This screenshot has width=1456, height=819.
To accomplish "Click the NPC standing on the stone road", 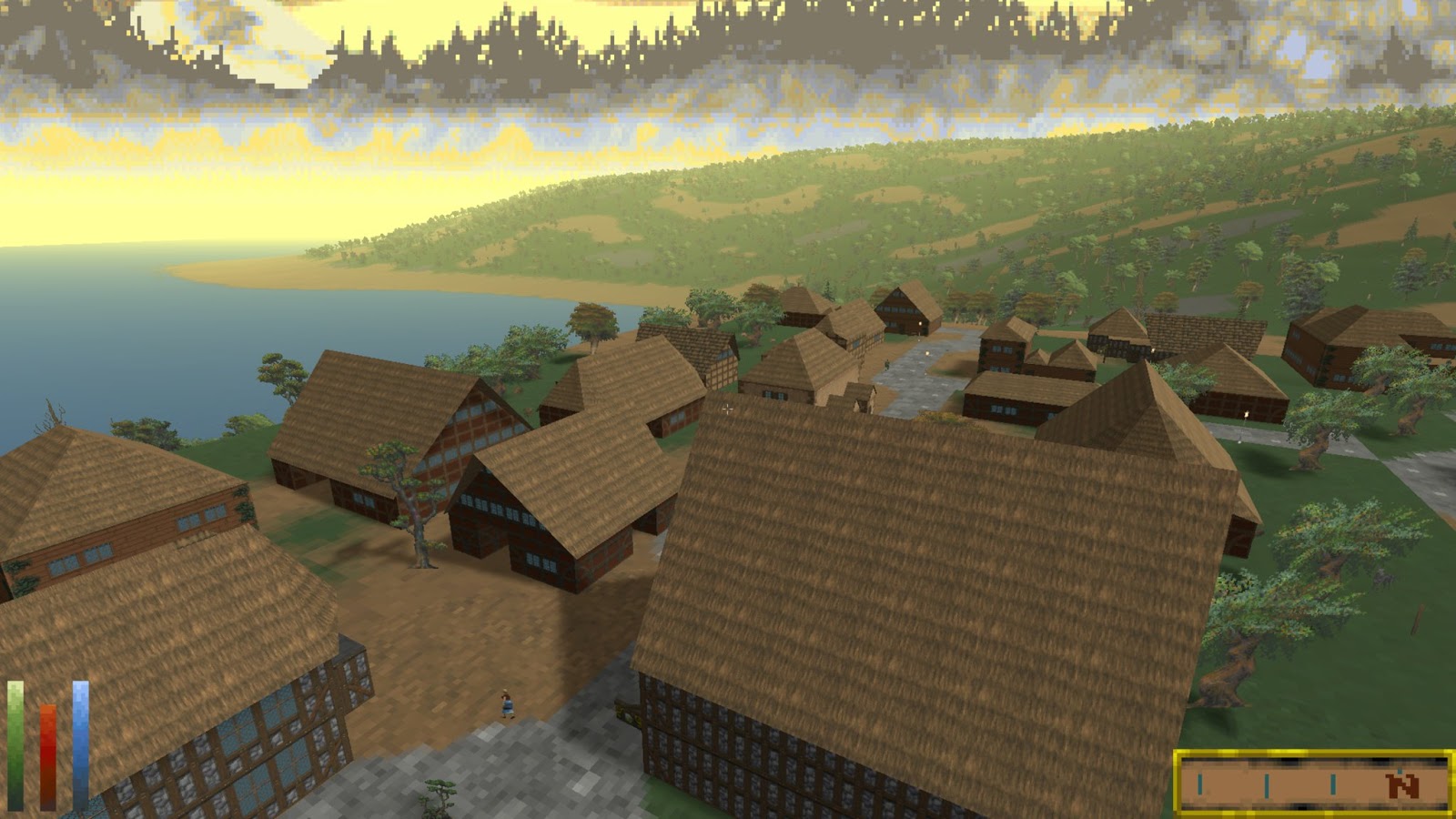I will tap(887, 364).
